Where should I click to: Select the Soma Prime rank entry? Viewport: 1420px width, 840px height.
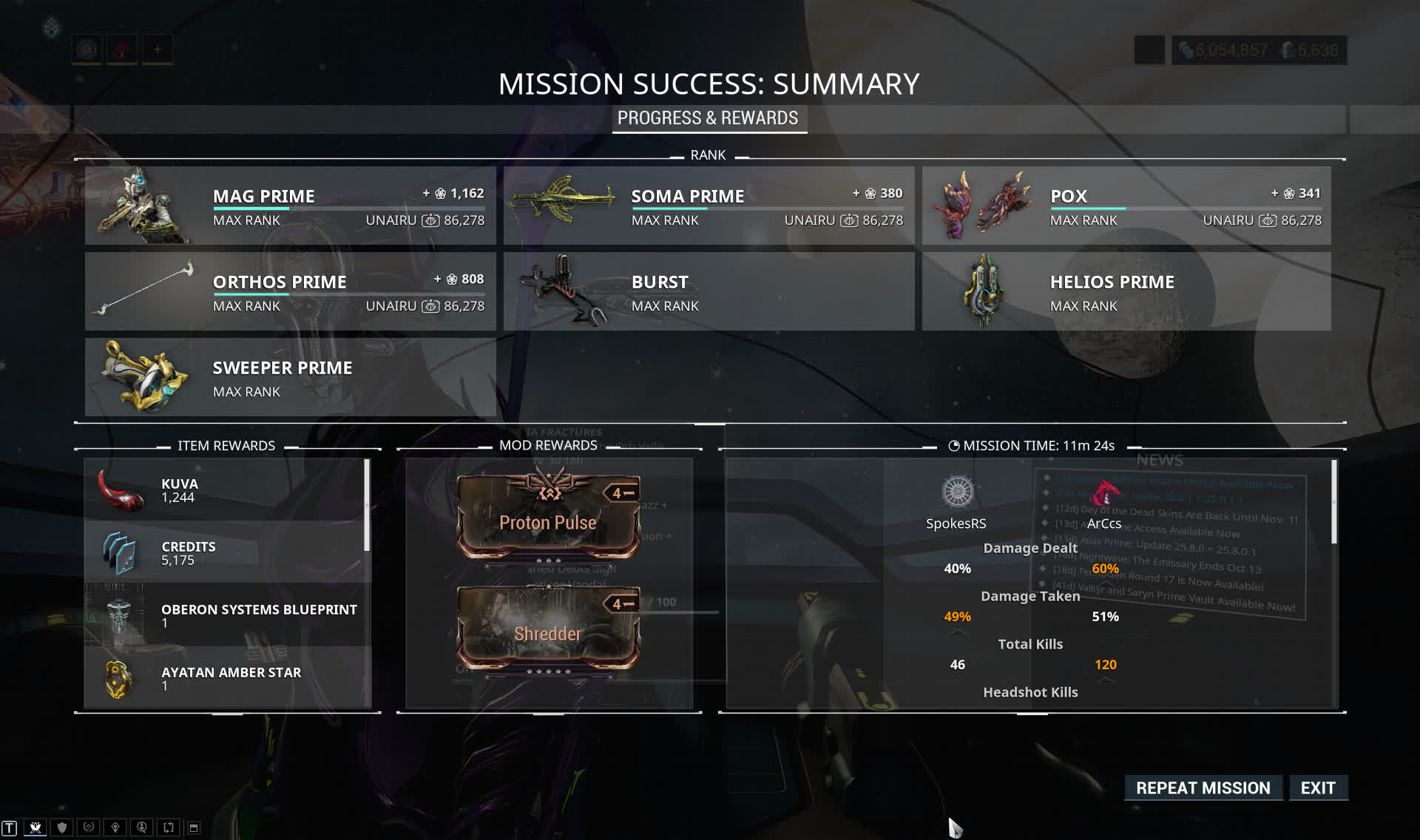point(709,206)
